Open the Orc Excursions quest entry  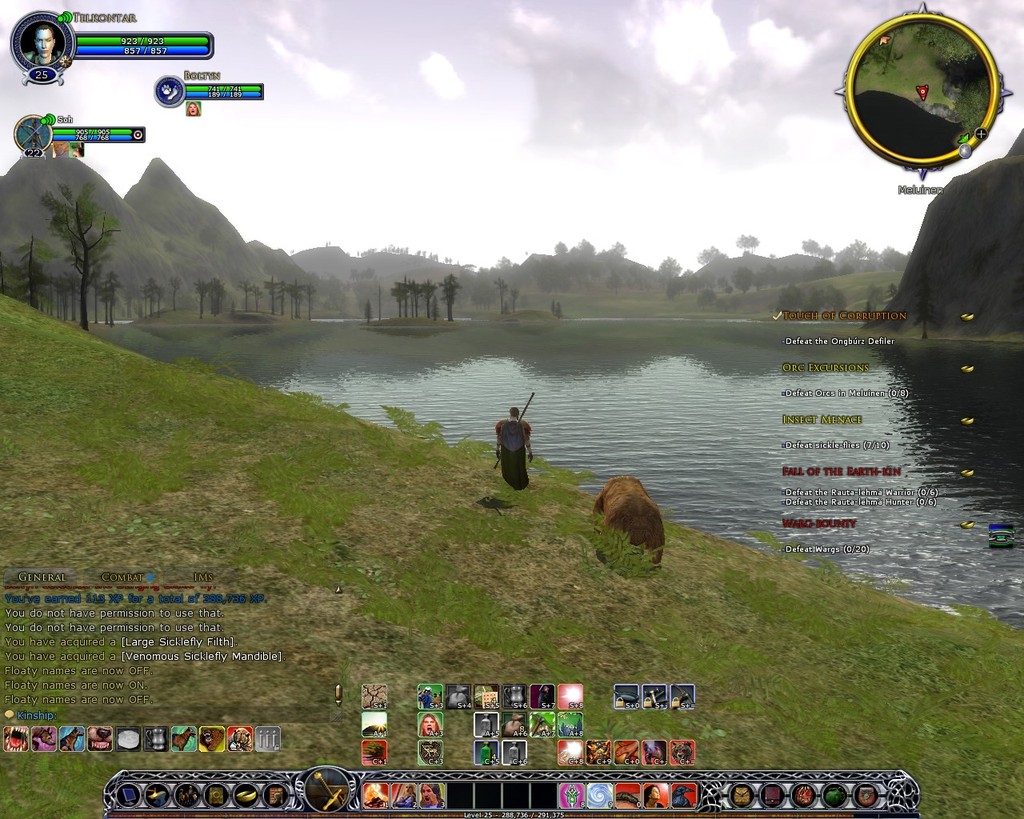point(826,368)
